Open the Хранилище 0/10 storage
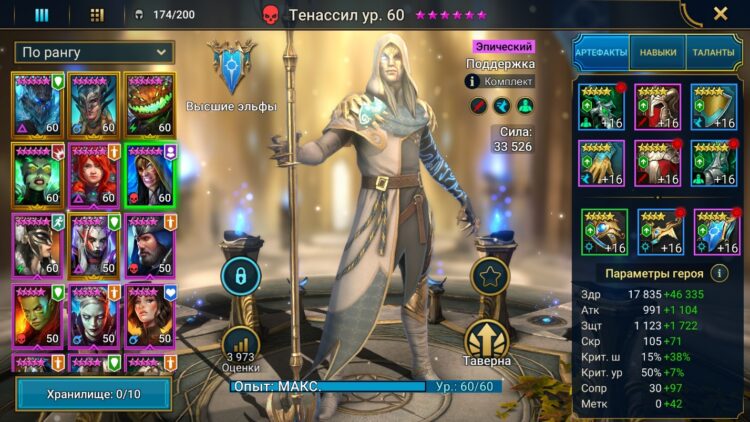This screenshot has width=750, height=422. point(96,394)
